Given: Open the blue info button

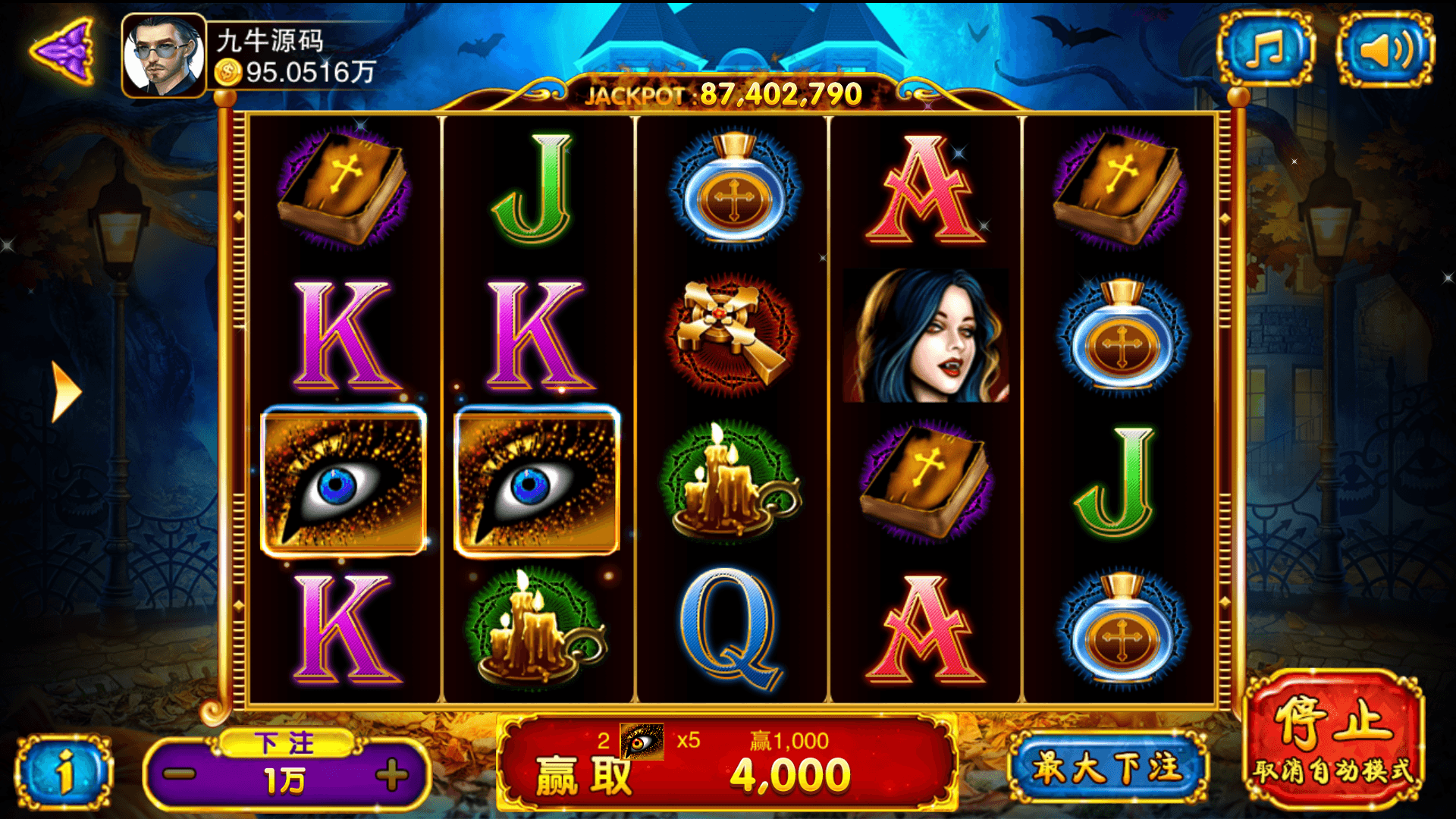Looking at the screenshot, I should pos(65,773).
